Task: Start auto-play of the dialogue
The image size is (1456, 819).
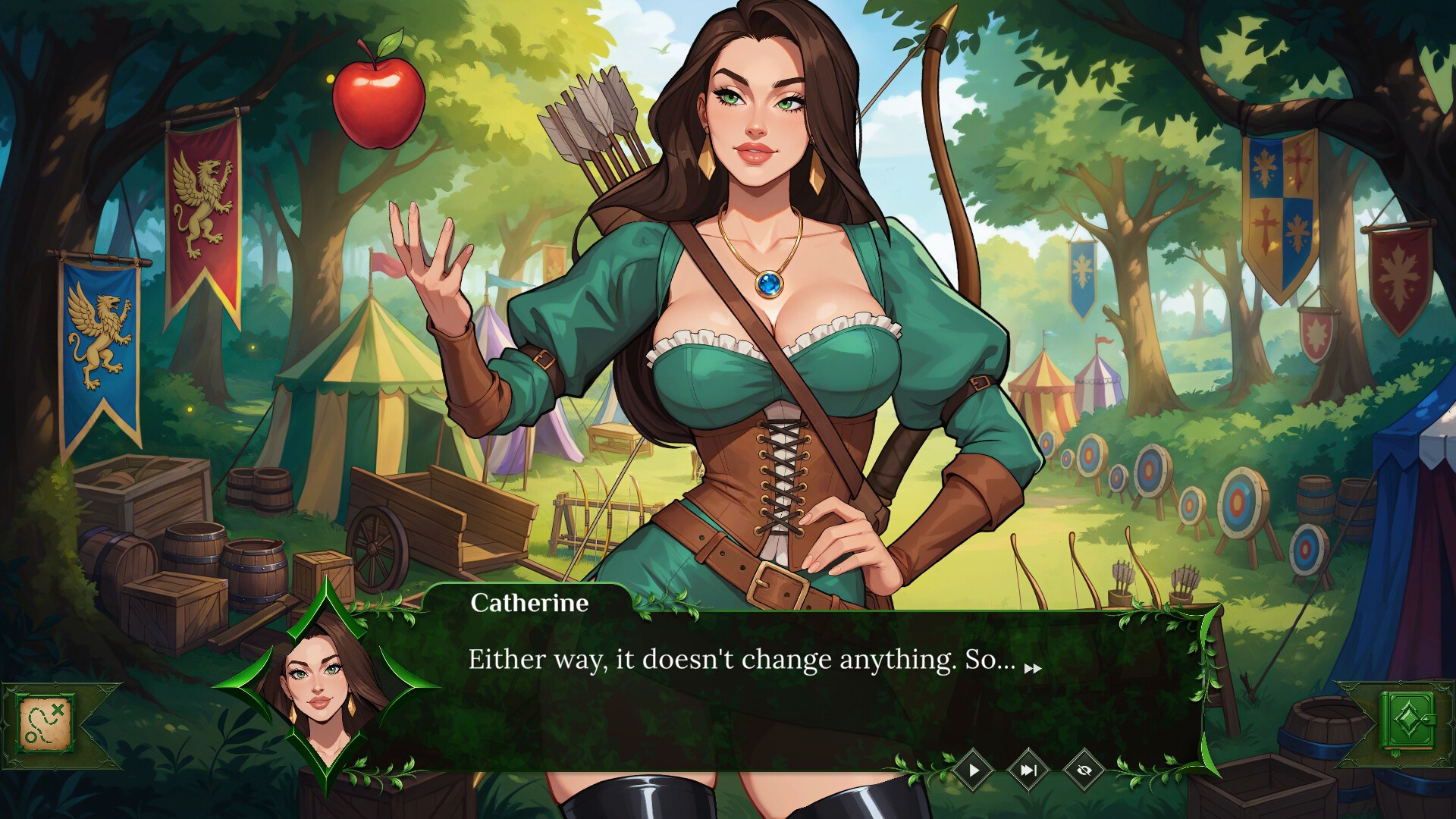Action: (974, 770)
